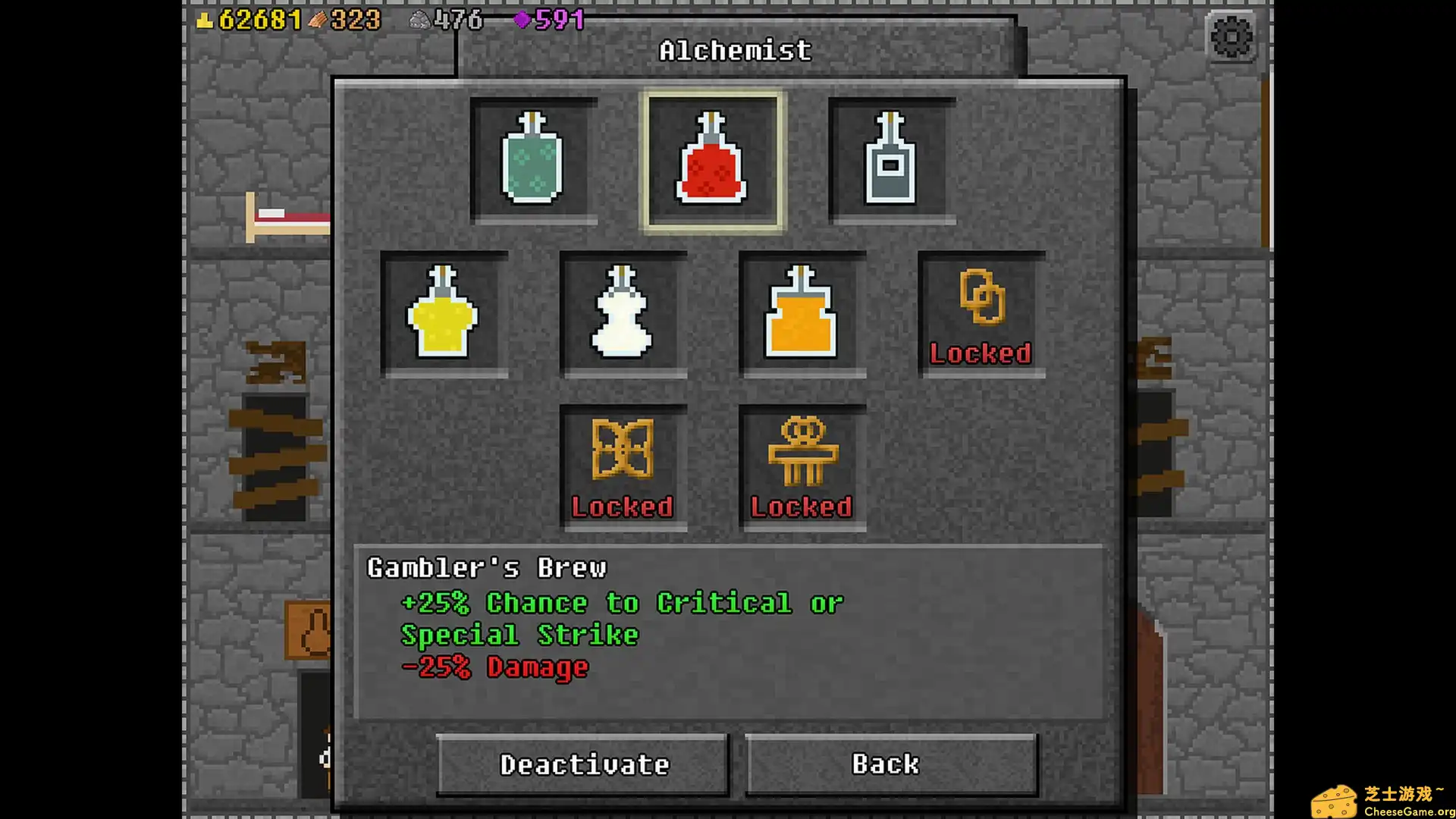Click the Alchemist title bar
This screenshot has height=819, width=1456.
(x=734, y=50)
